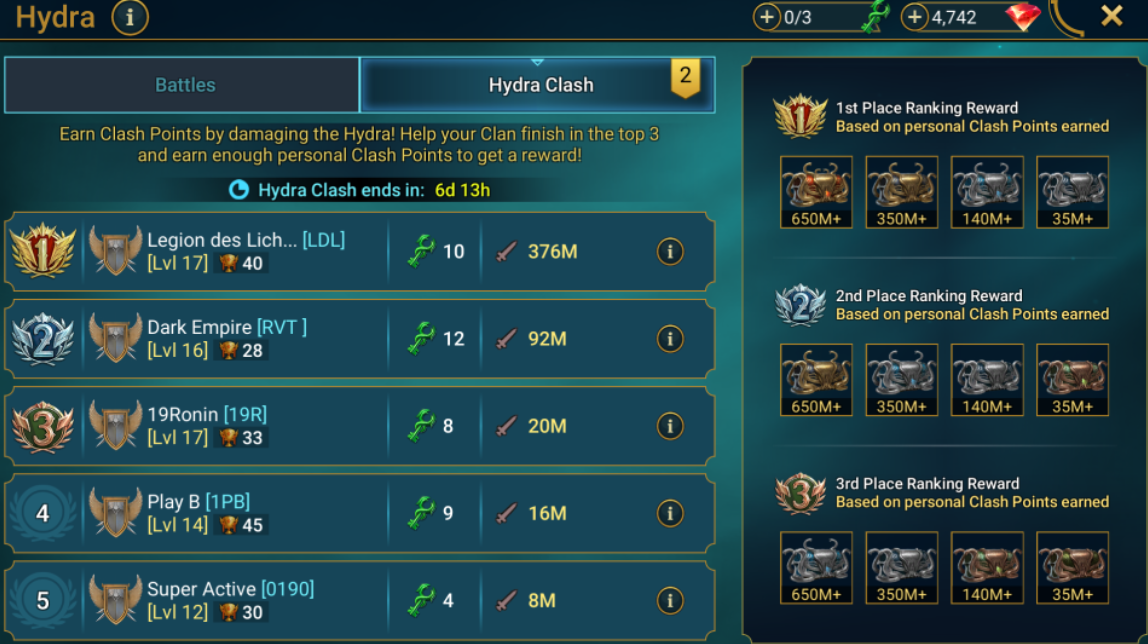Inspect 1st place 35M+ reward chest
The height and width of the screenshot is (644, 1148).
1072,192
